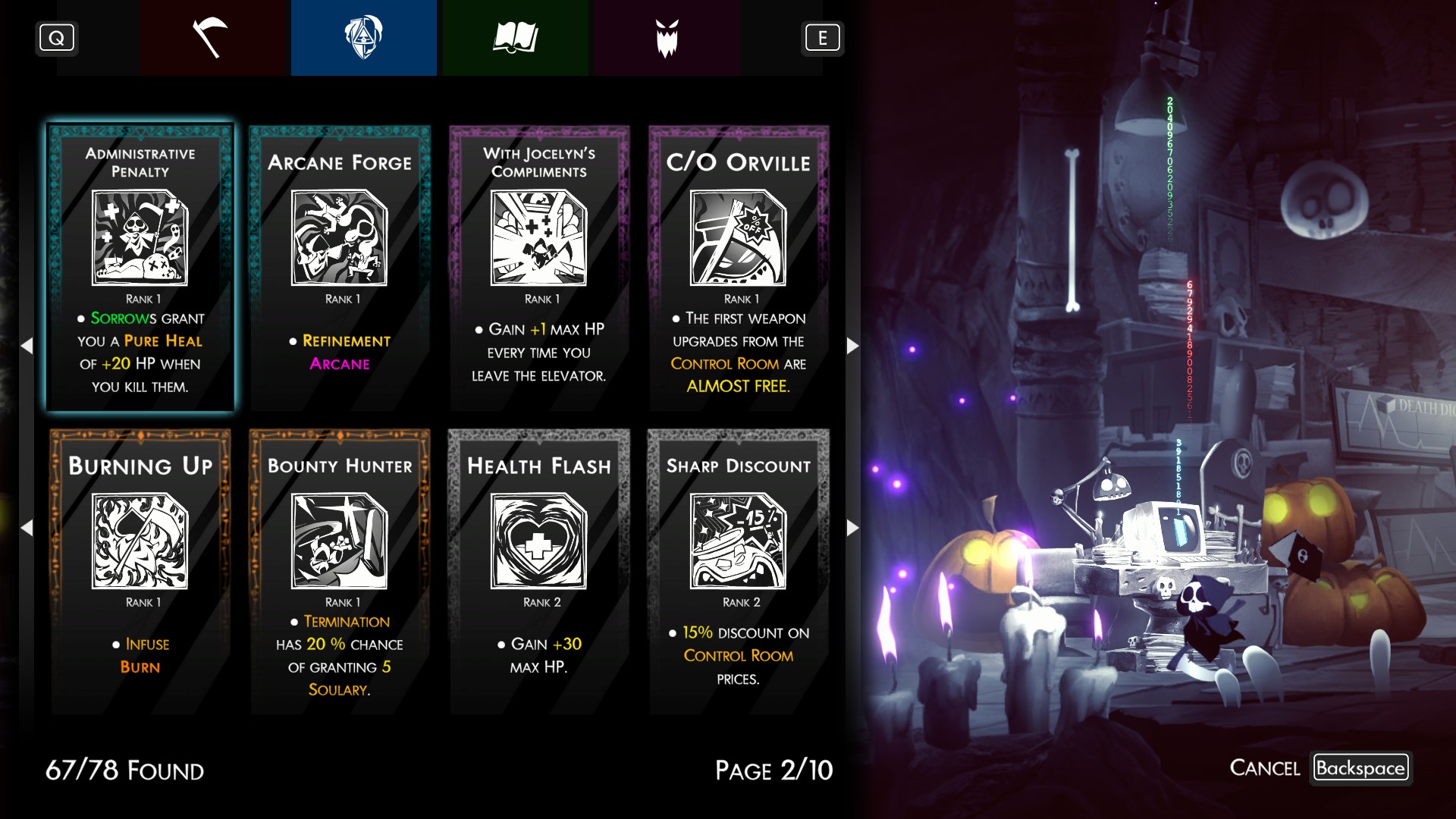Click the lower left page arrow

click(x=27, y=528)
